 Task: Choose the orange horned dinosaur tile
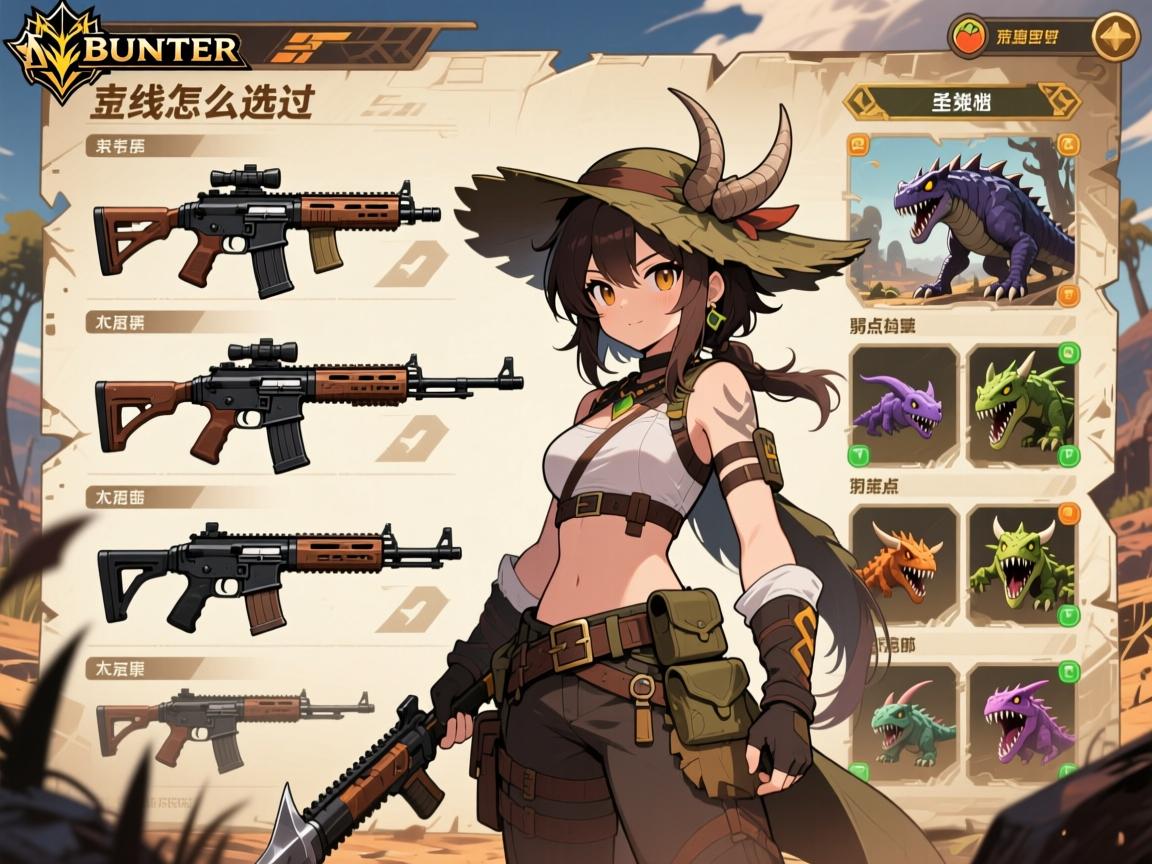pyautogui.click(x=903, y=565)
